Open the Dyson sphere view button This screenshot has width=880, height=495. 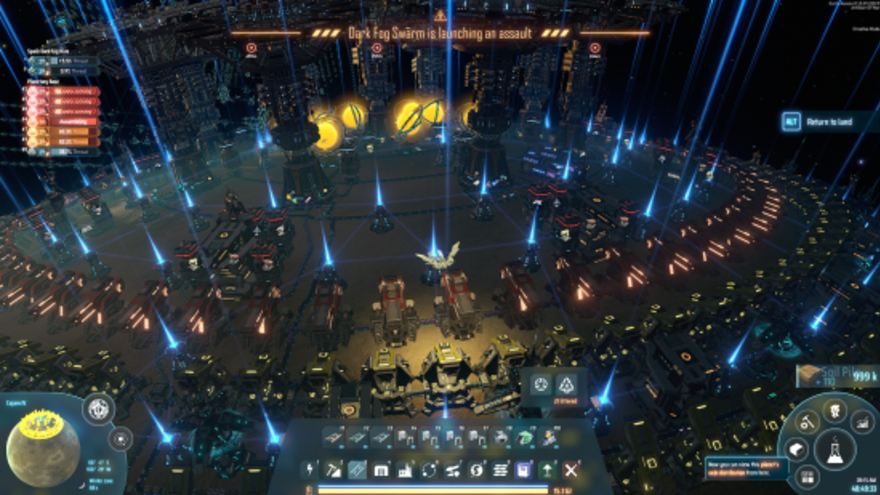pyautogui.click(x=98, y=409)
